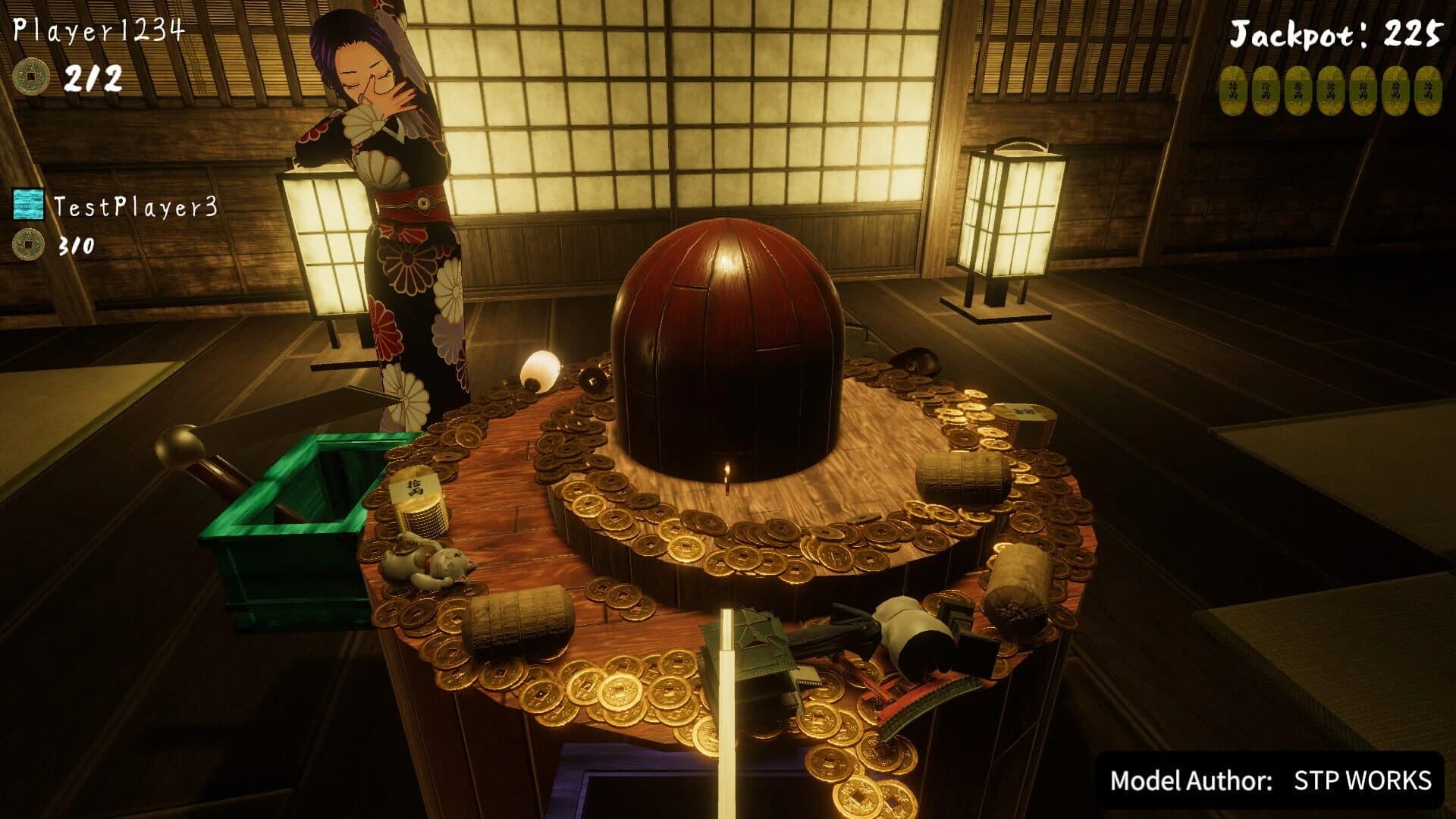Click the coin icon next to TestPlayer3's 310 total
The height and width of the screenshot is (819, 1456).
point(27,244)
